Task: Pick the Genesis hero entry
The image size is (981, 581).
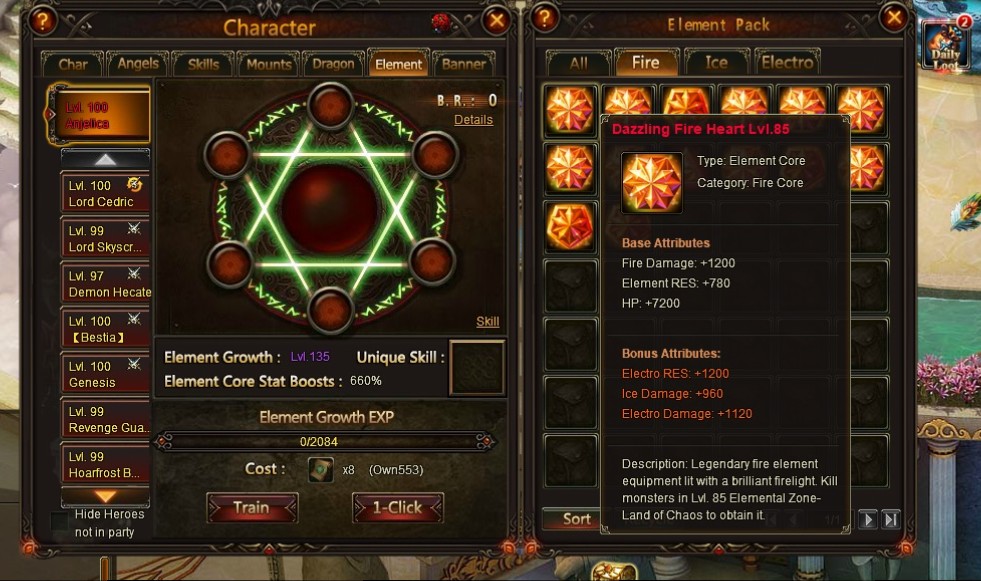Action: click(105, 374)
